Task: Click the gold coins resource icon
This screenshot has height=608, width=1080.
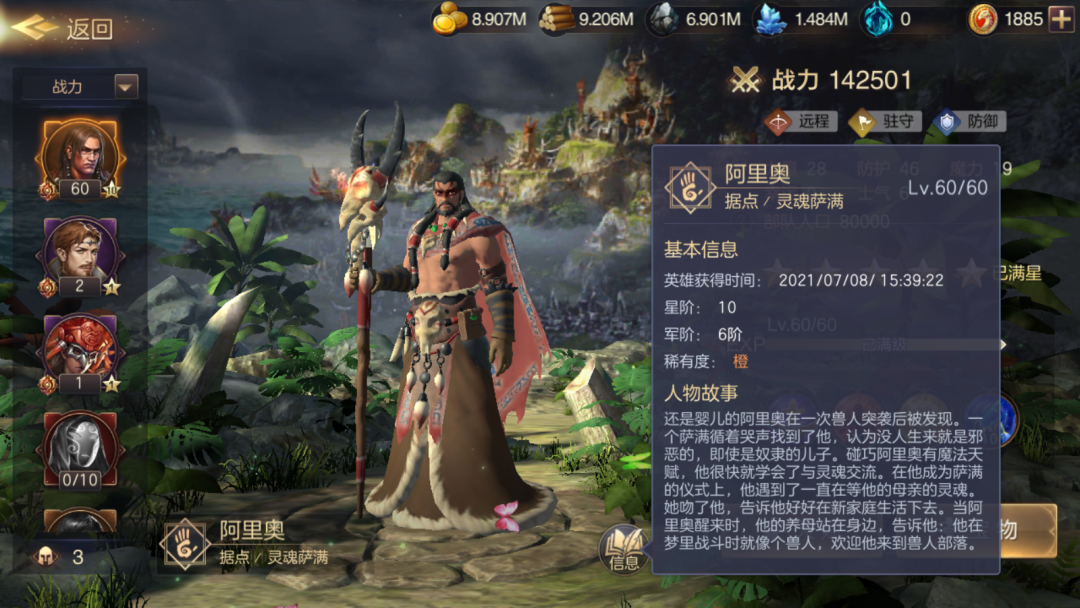Action: [x=451, y=19]
